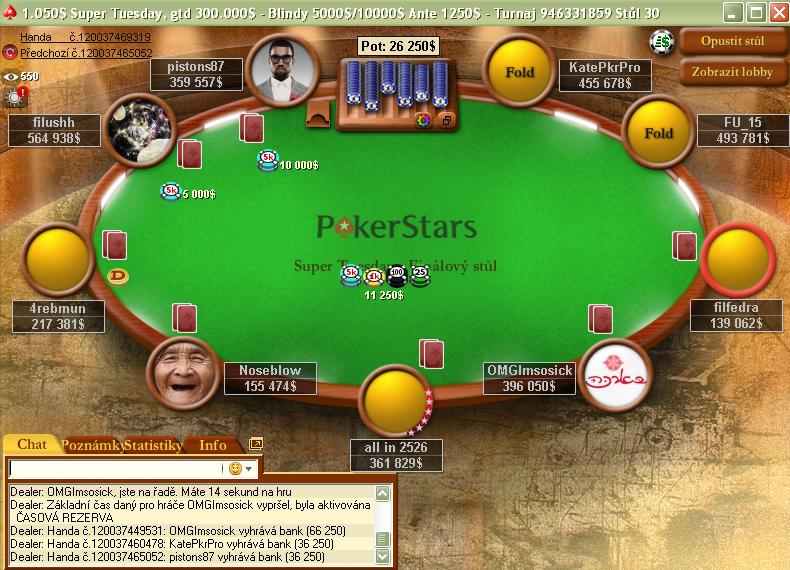
Task: Select the Chat tab
Action: tap(32, 445)
